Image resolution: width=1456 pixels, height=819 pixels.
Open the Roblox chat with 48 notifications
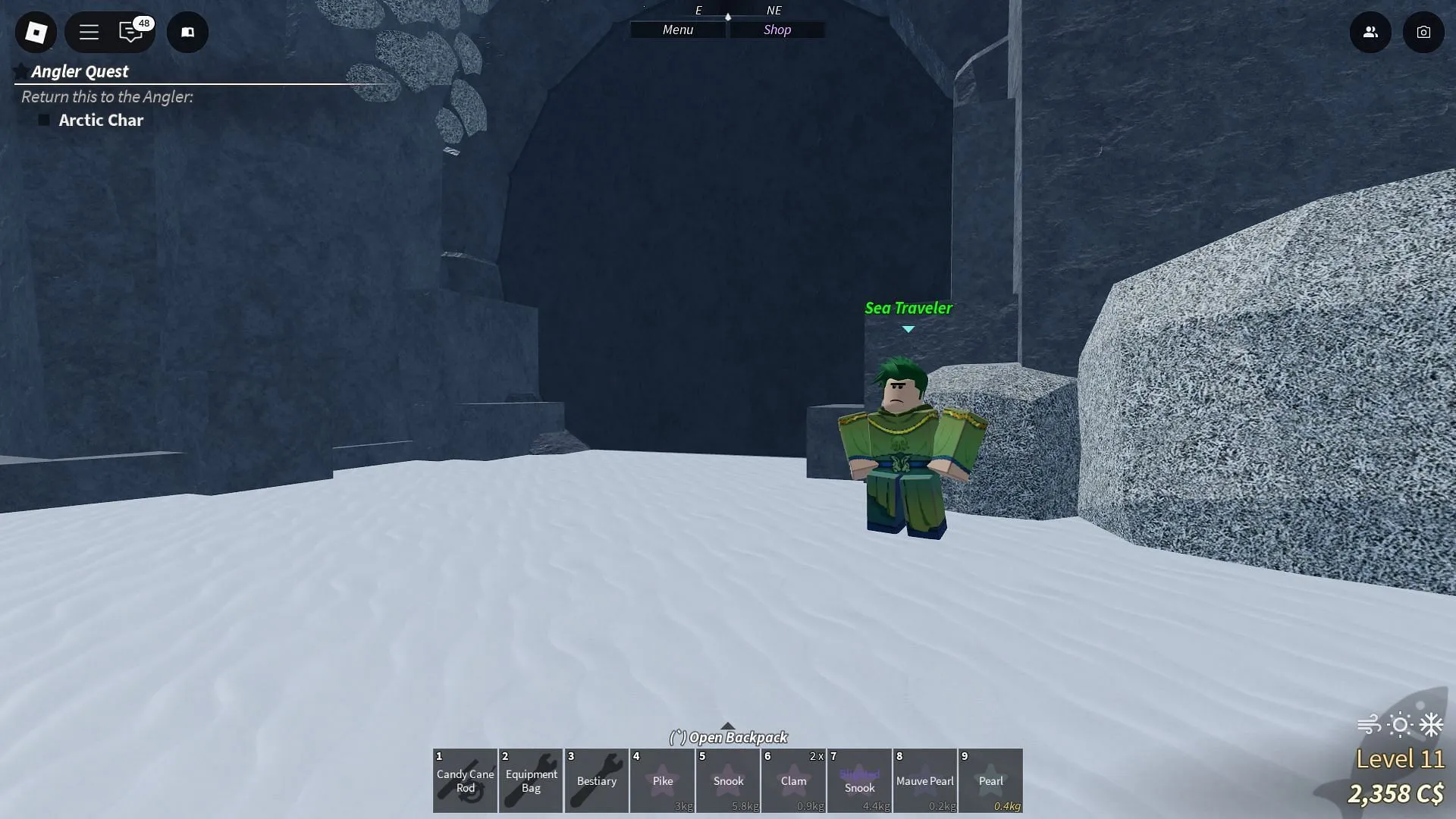[130, 32]
